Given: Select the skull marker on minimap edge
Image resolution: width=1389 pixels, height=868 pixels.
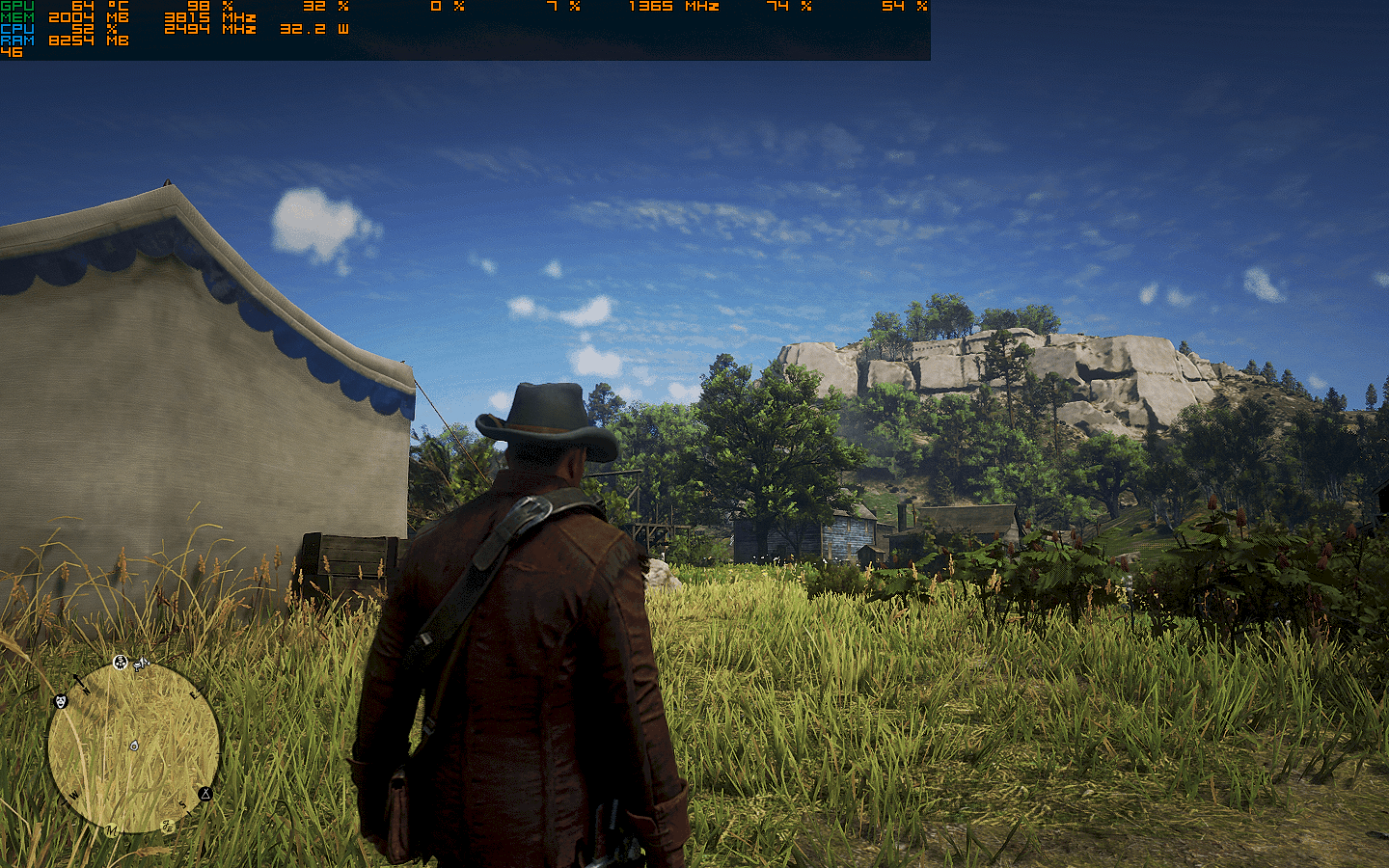Looking at the screenshot, I should [x=121, y=662].
